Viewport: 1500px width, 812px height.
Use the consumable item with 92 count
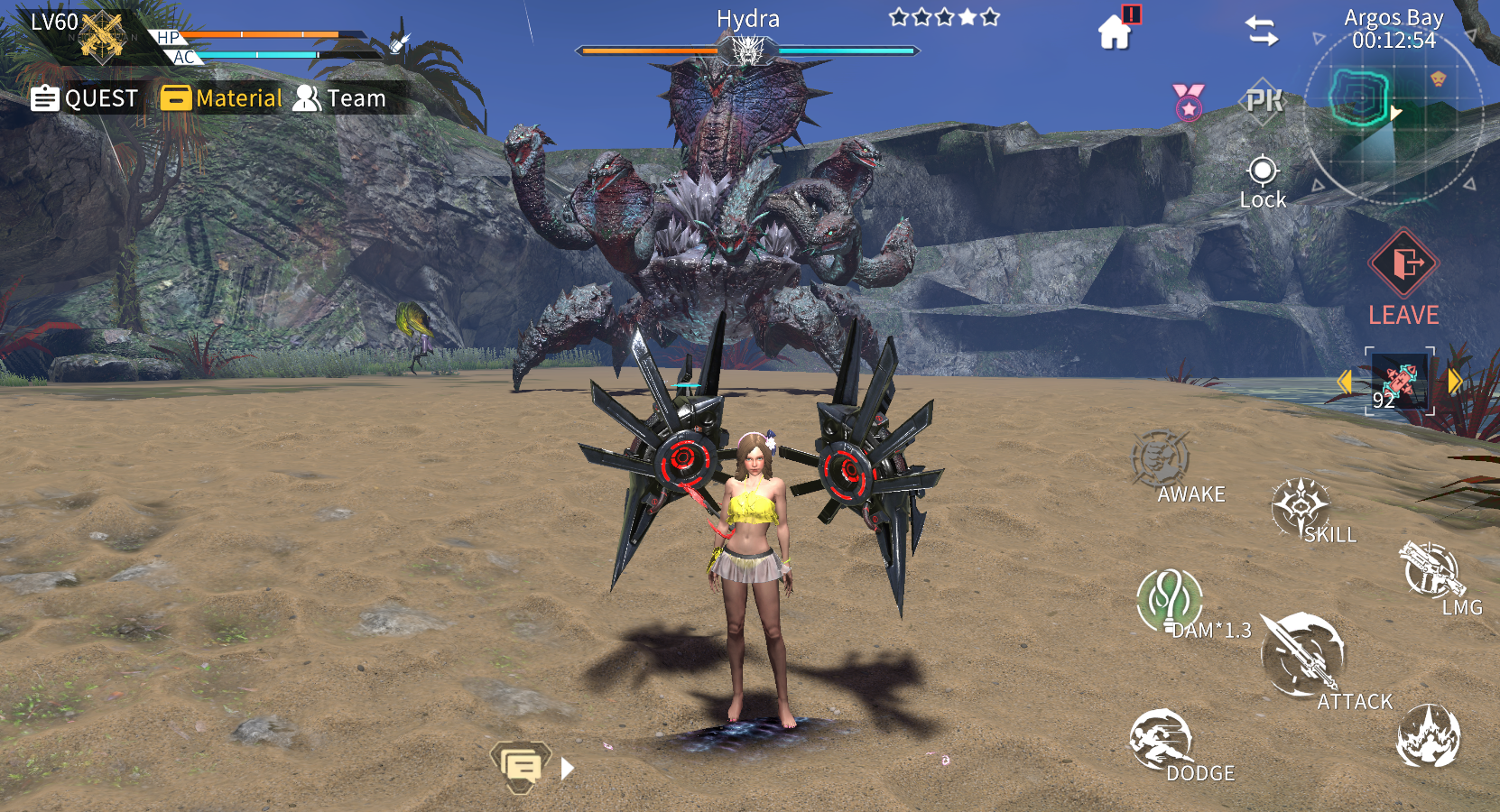coord(1399,381)
